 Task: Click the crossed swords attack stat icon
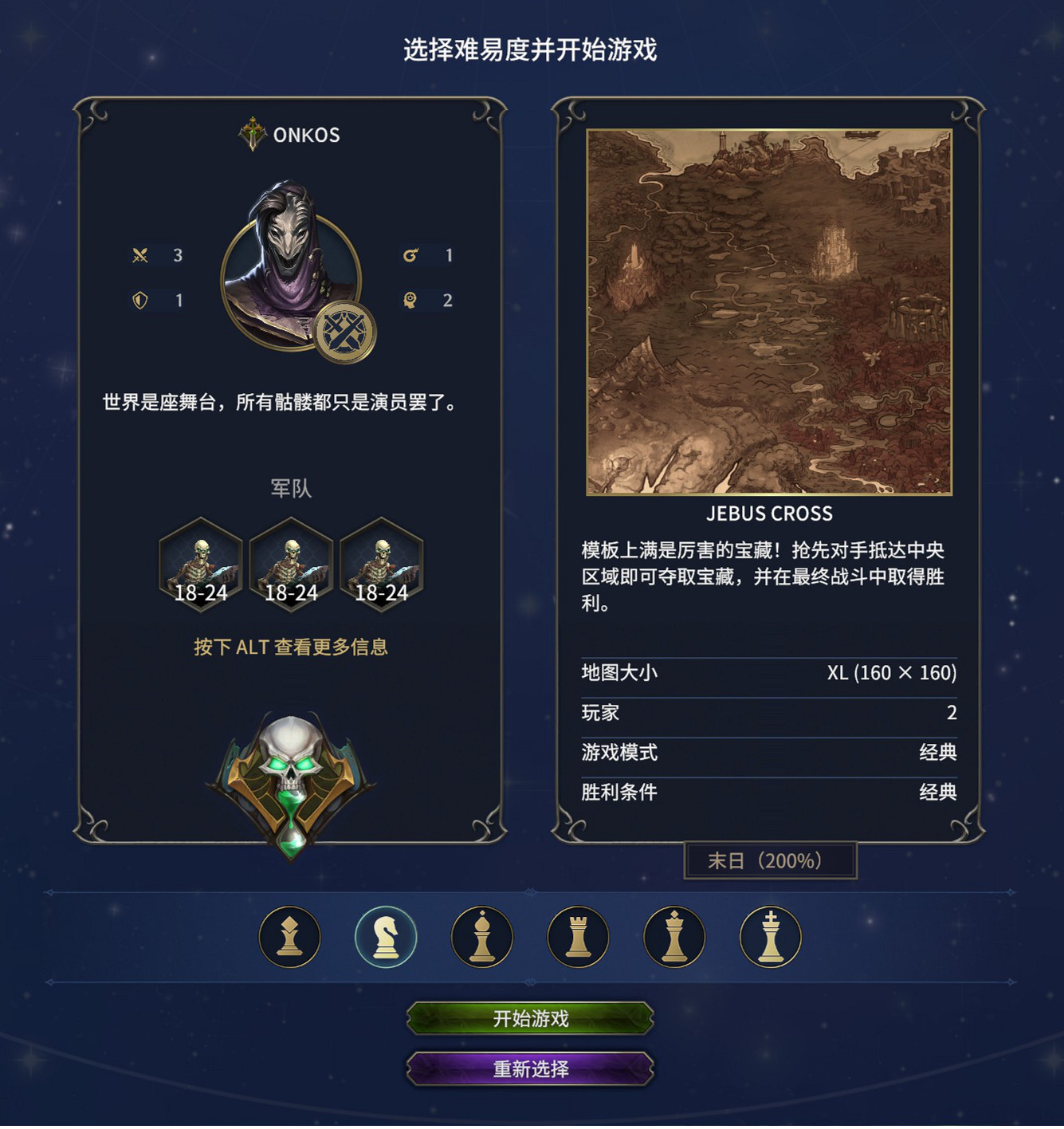(141, 256)
